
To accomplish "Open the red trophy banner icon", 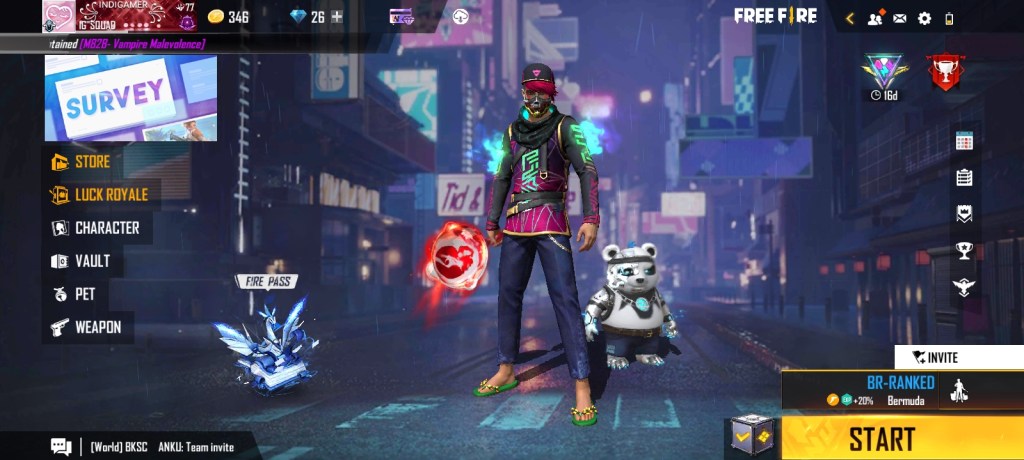I will click(x=942, y=72).
